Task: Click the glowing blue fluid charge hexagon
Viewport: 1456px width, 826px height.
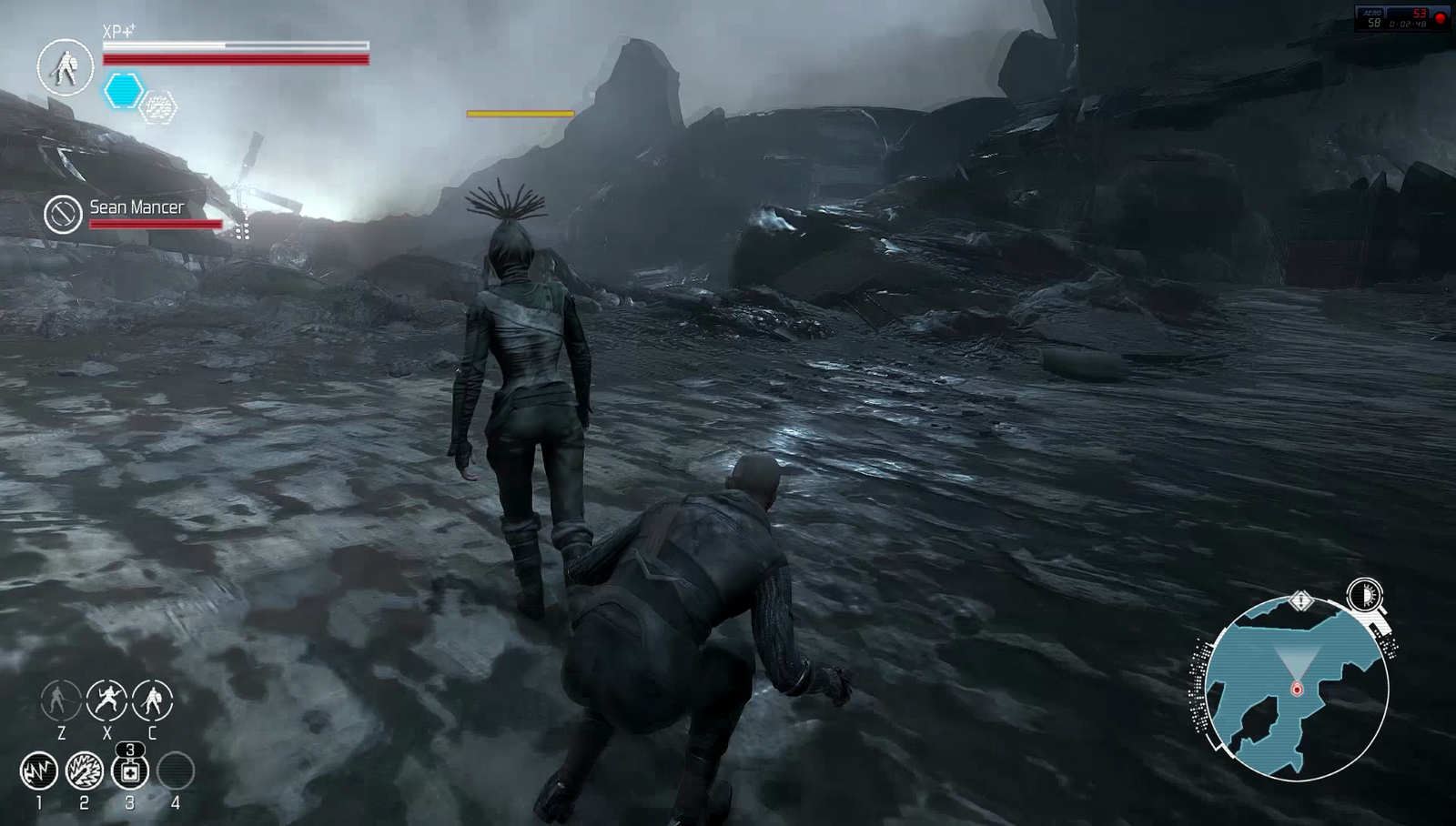Action: point(124,91)
